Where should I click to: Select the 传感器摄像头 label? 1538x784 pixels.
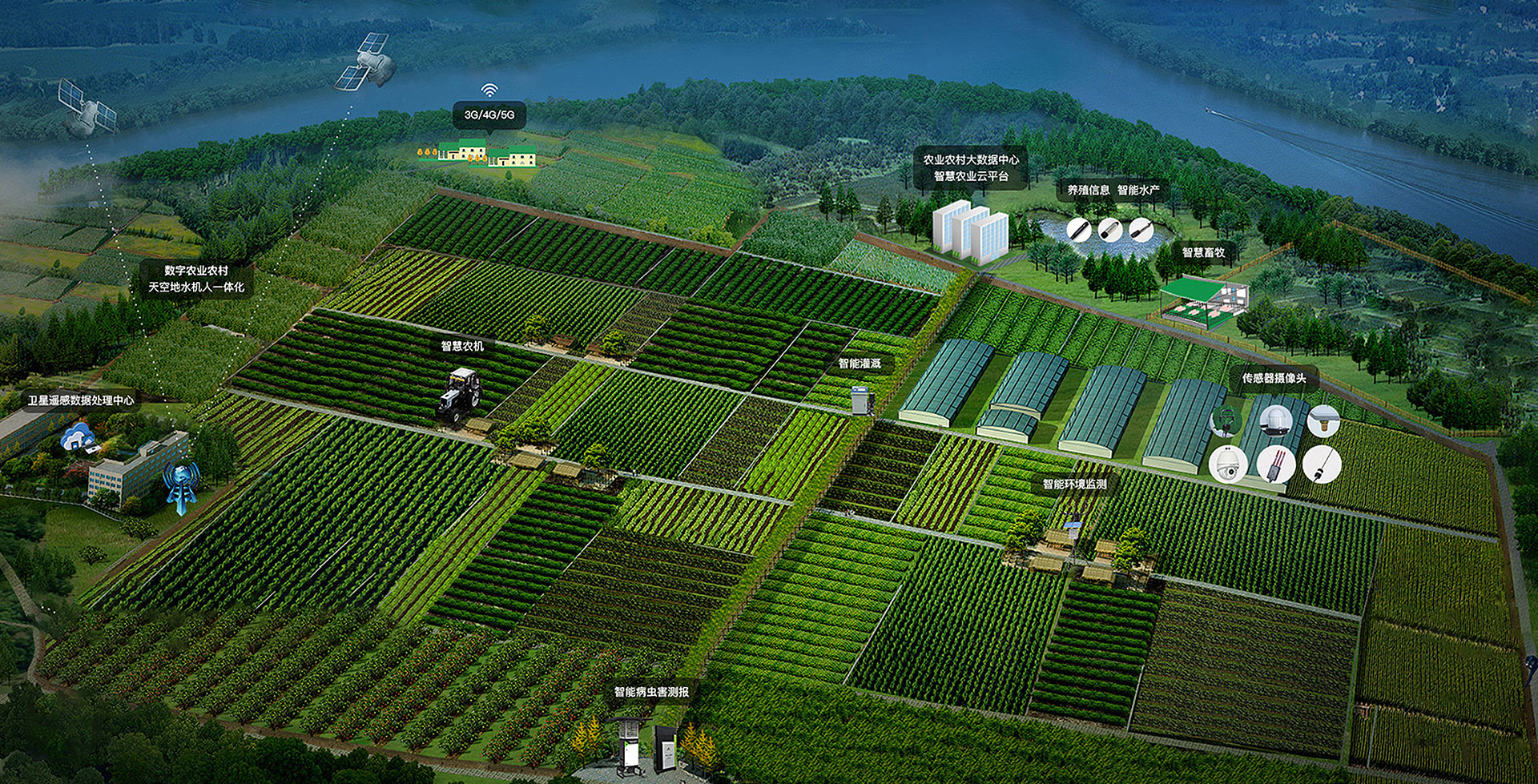(x=1274, y=378)
